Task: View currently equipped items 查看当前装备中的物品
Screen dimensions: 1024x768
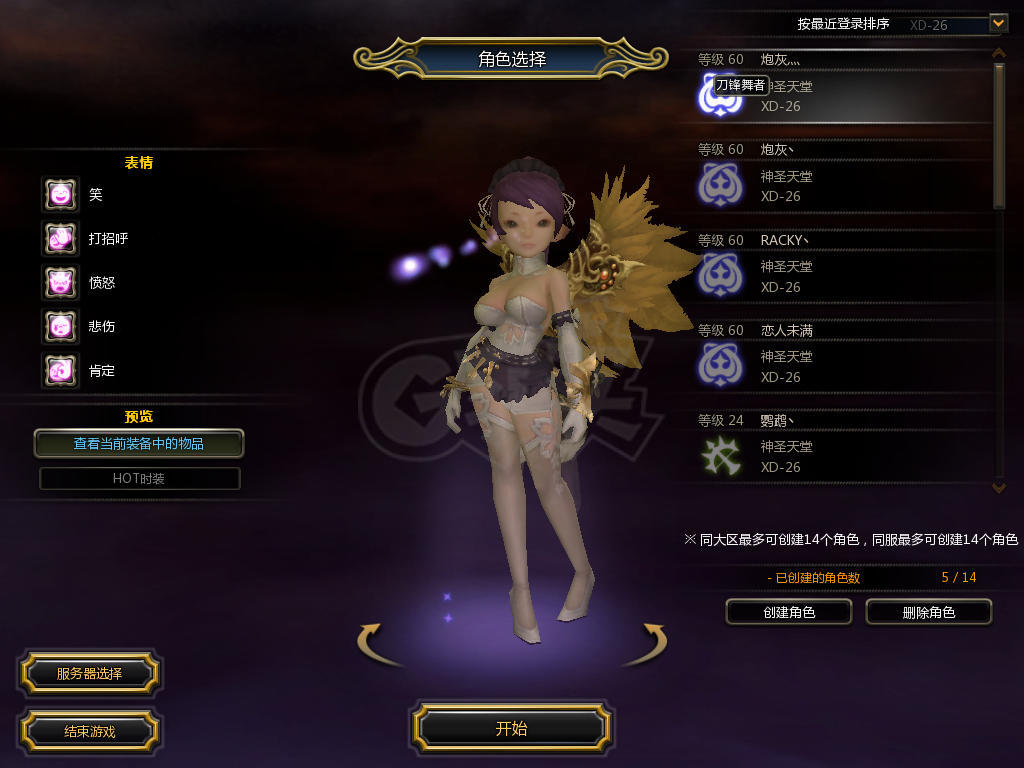Action: click(x=139, y=443)
